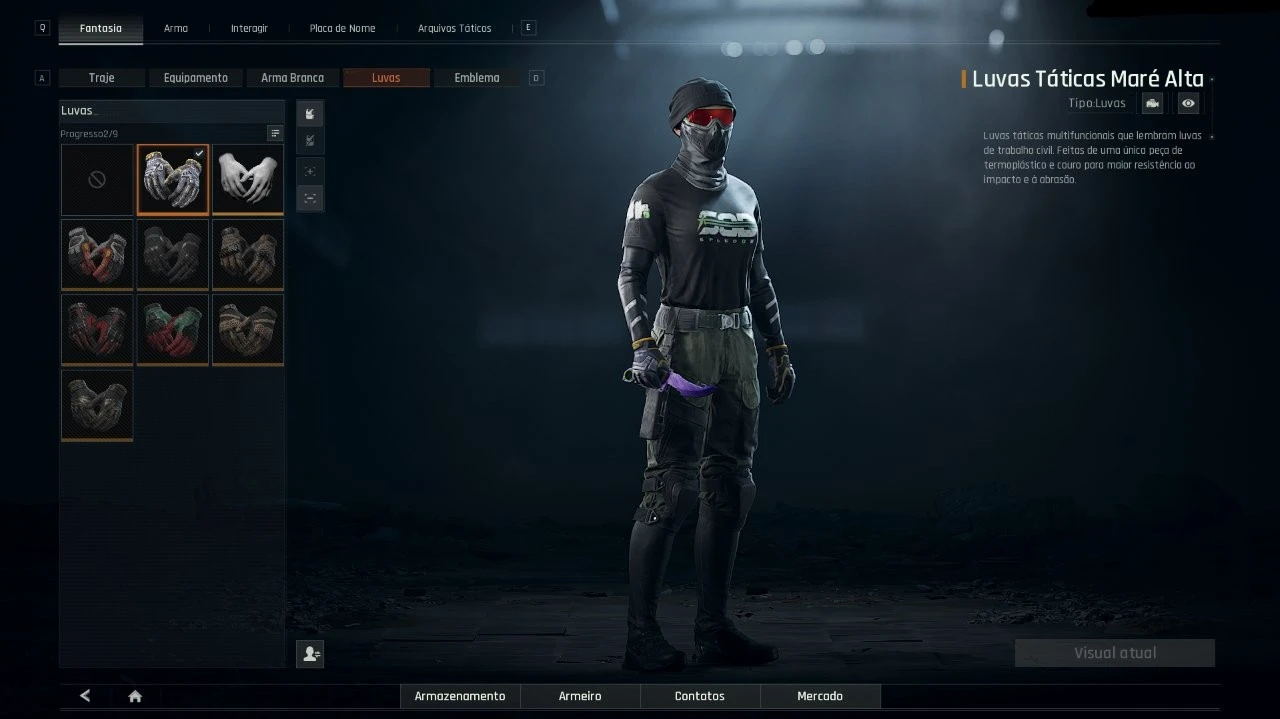Visit the Mercado

(820, 696)
